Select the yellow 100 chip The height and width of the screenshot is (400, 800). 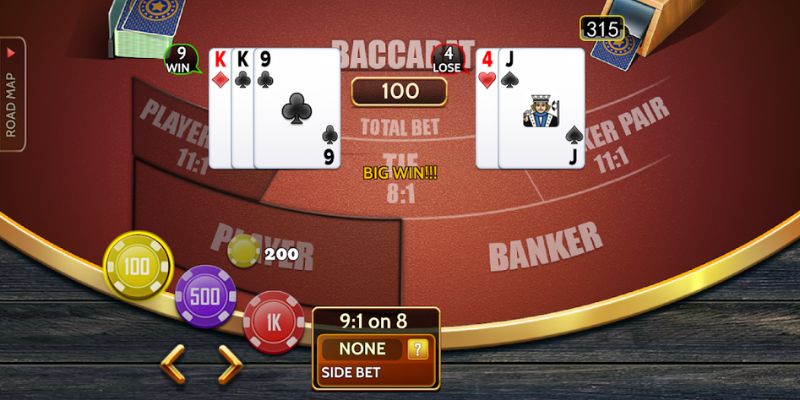138,266
